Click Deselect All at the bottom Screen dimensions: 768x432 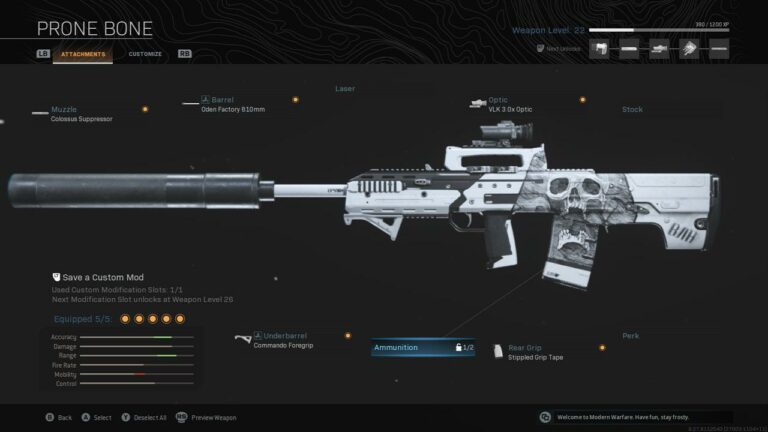tap(146, 417)
